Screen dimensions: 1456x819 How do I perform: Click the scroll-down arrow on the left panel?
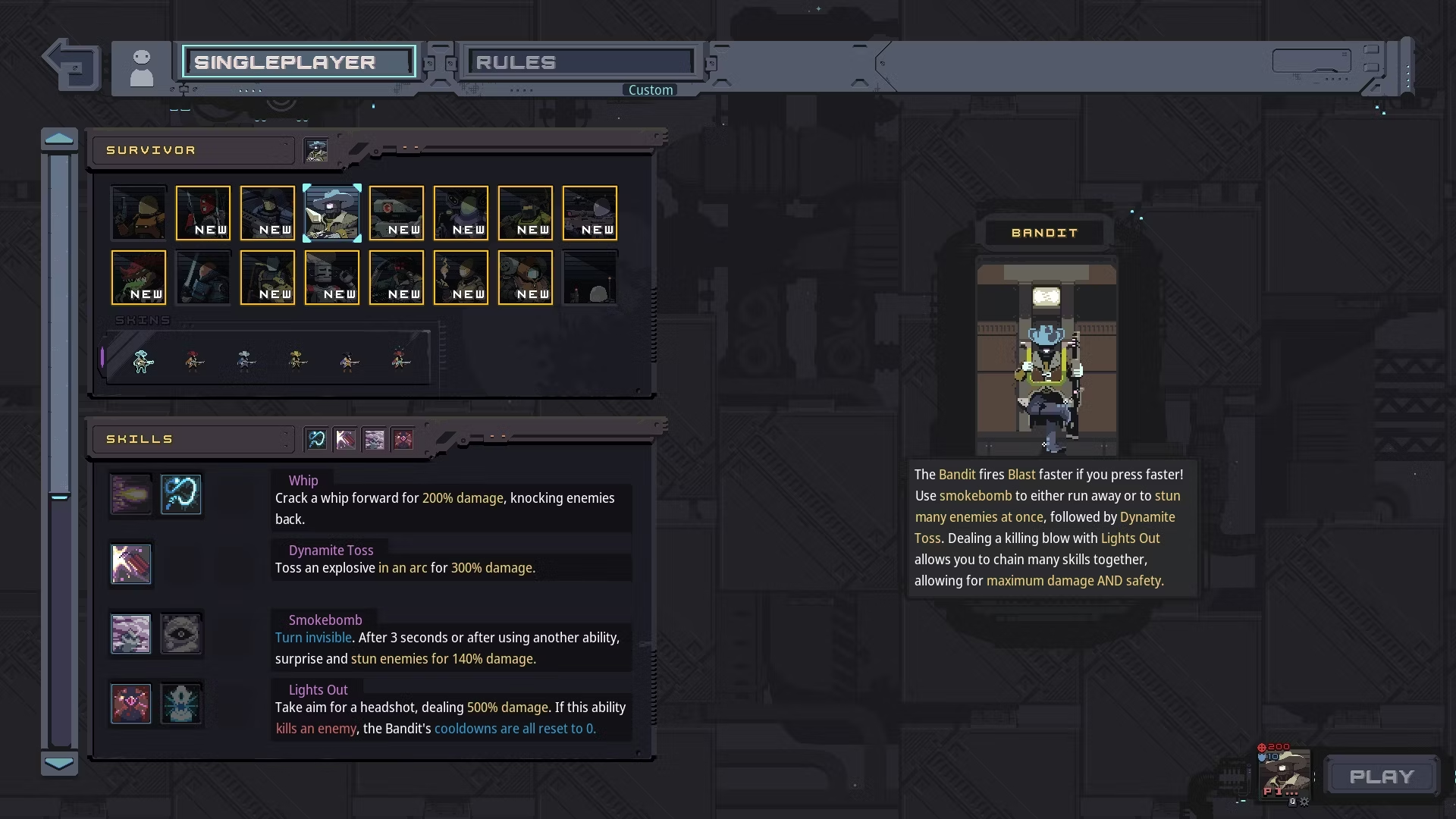(x=59, y=763)
